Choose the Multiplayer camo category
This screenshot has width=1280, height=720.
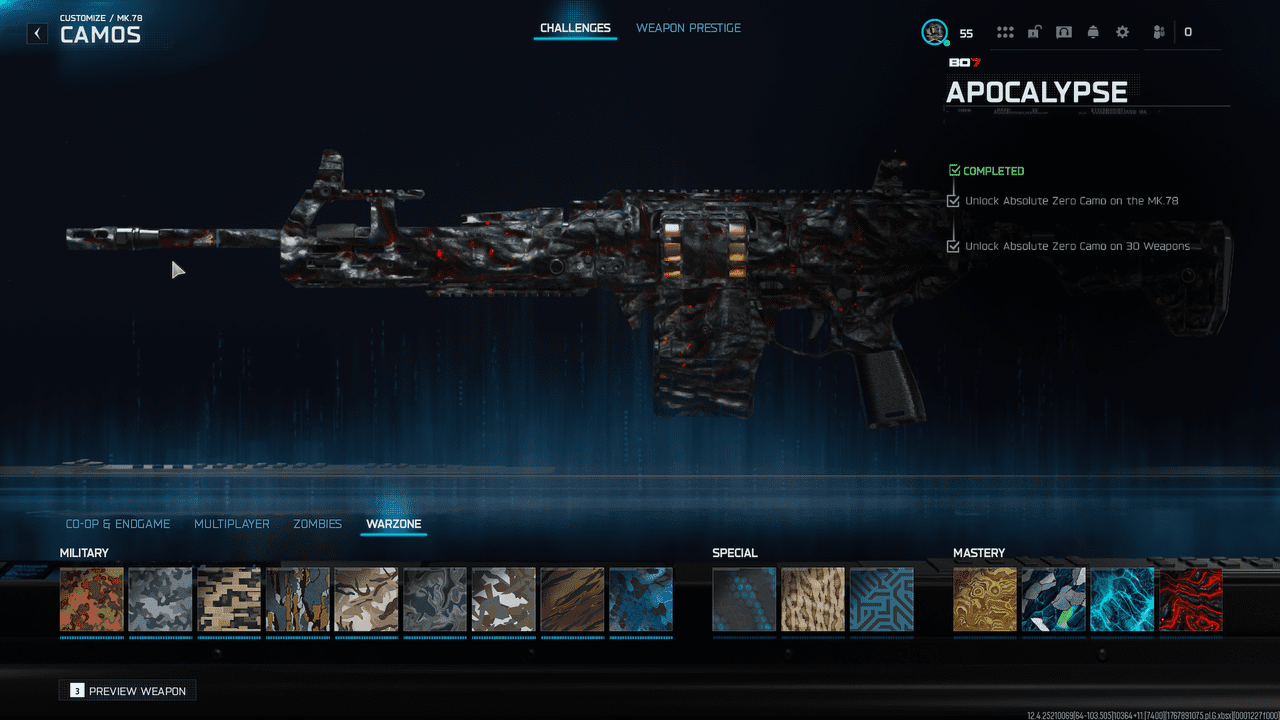click(x=231, y=524)
